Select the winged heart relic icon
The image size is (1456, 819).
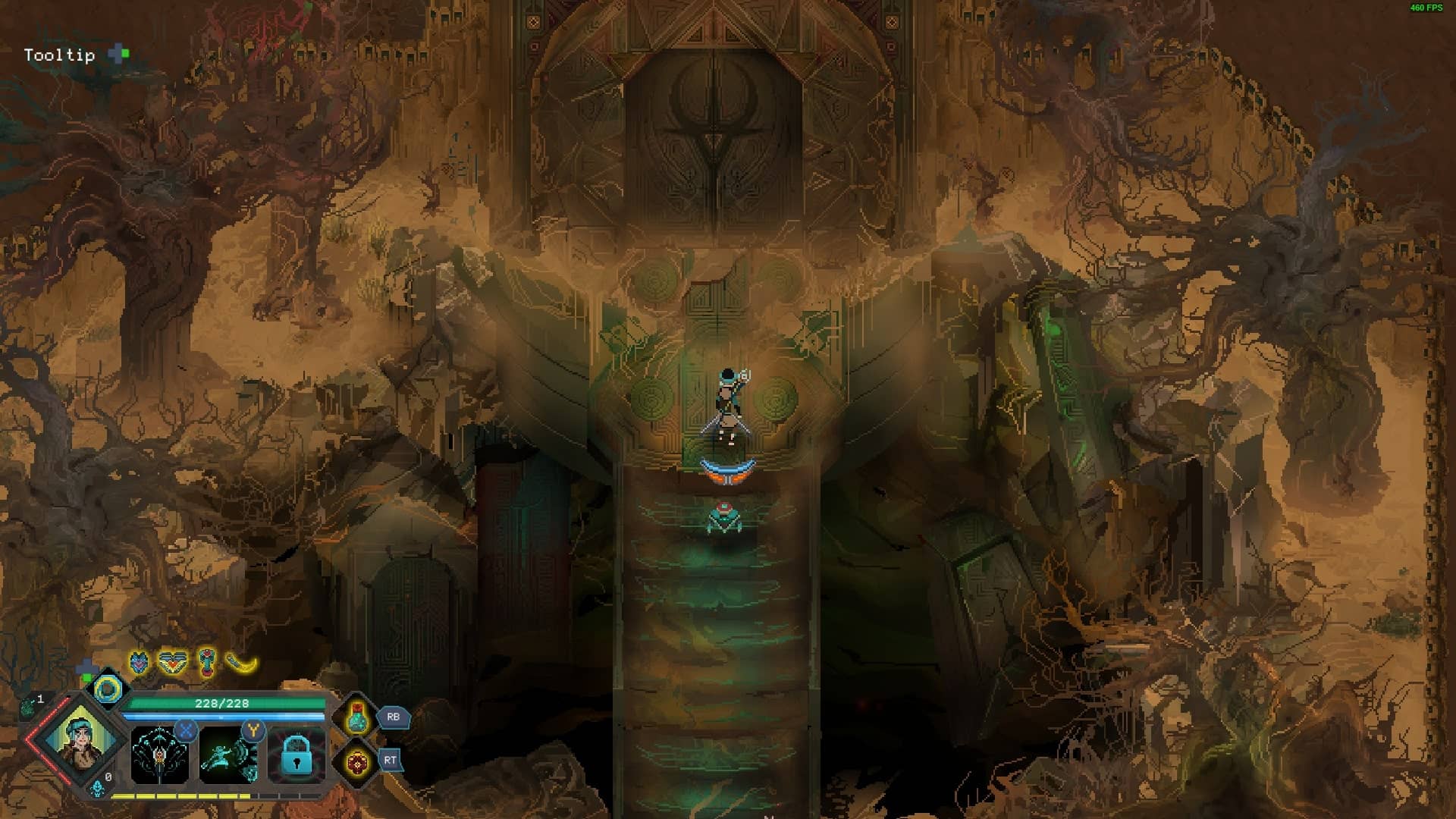(172, 664)
